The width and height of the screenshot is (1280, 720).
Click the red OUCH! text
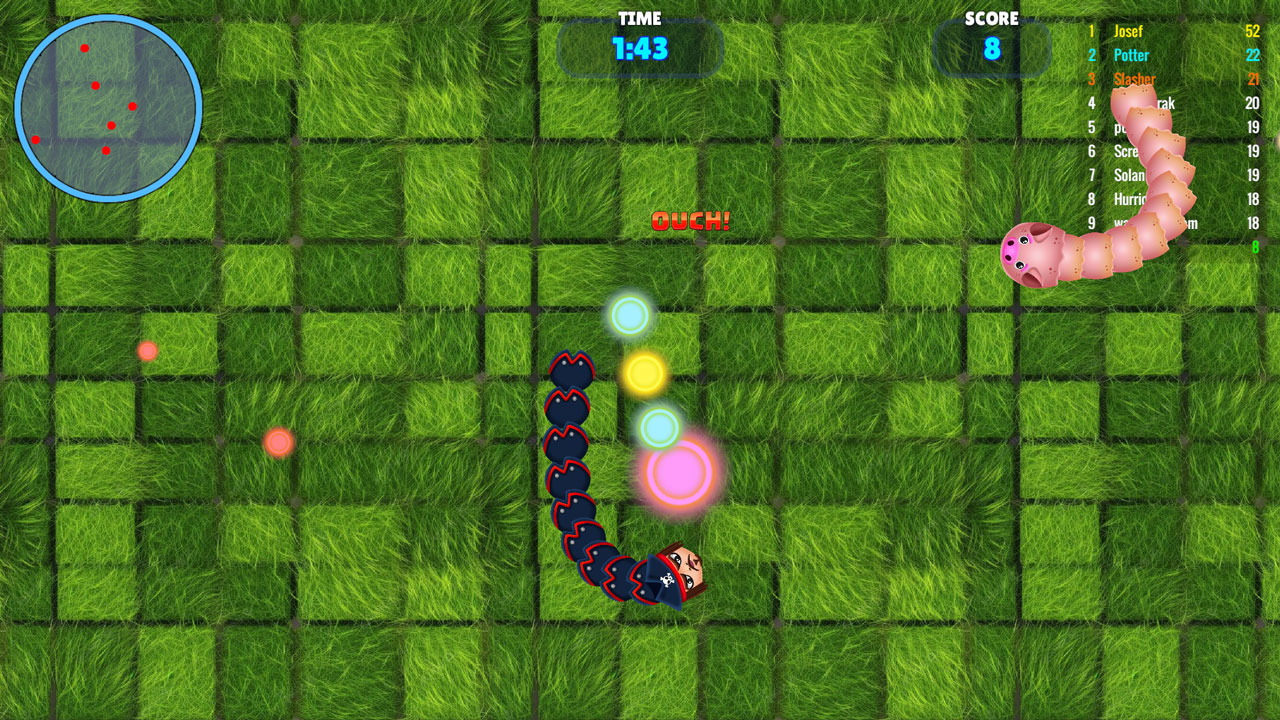[692, 222]
